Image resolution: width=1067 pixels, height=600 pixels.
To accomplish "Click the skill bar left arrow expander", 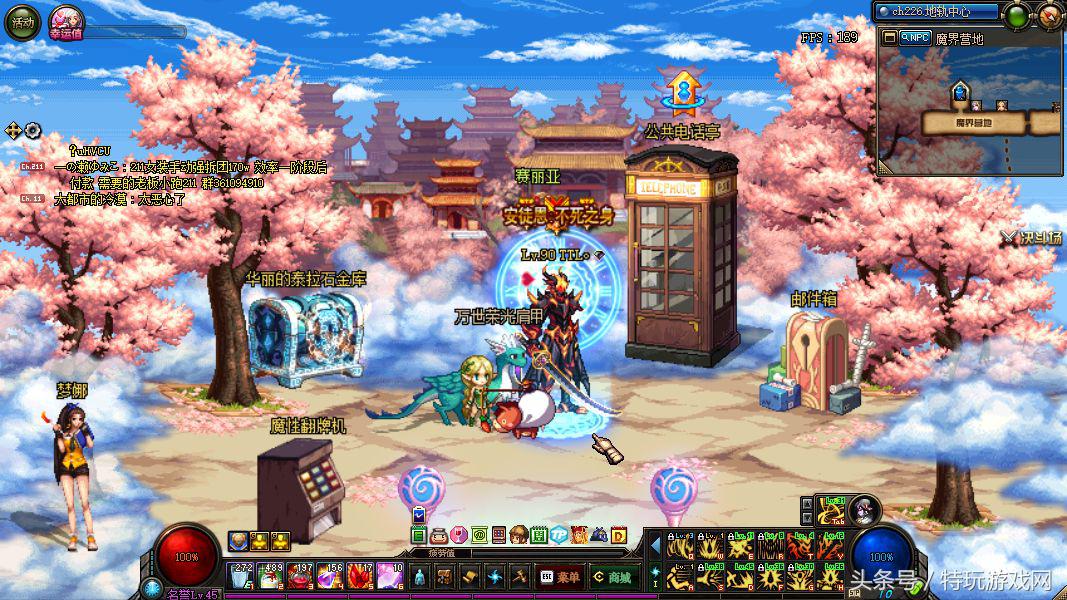I will click(x=655, y=546).
